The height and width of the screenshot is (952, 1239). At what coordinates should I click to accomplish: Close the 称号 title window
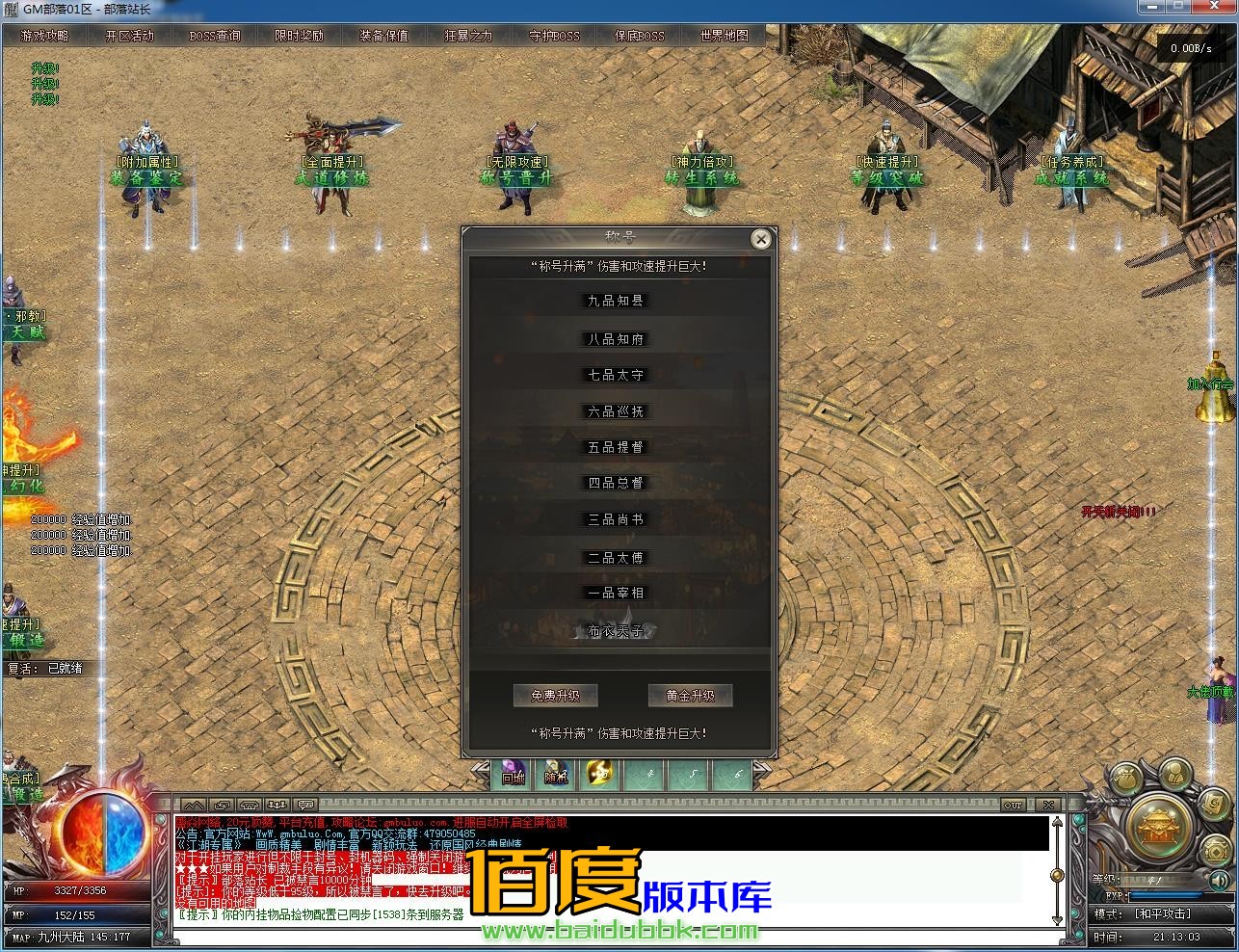(x=761, y=239)
